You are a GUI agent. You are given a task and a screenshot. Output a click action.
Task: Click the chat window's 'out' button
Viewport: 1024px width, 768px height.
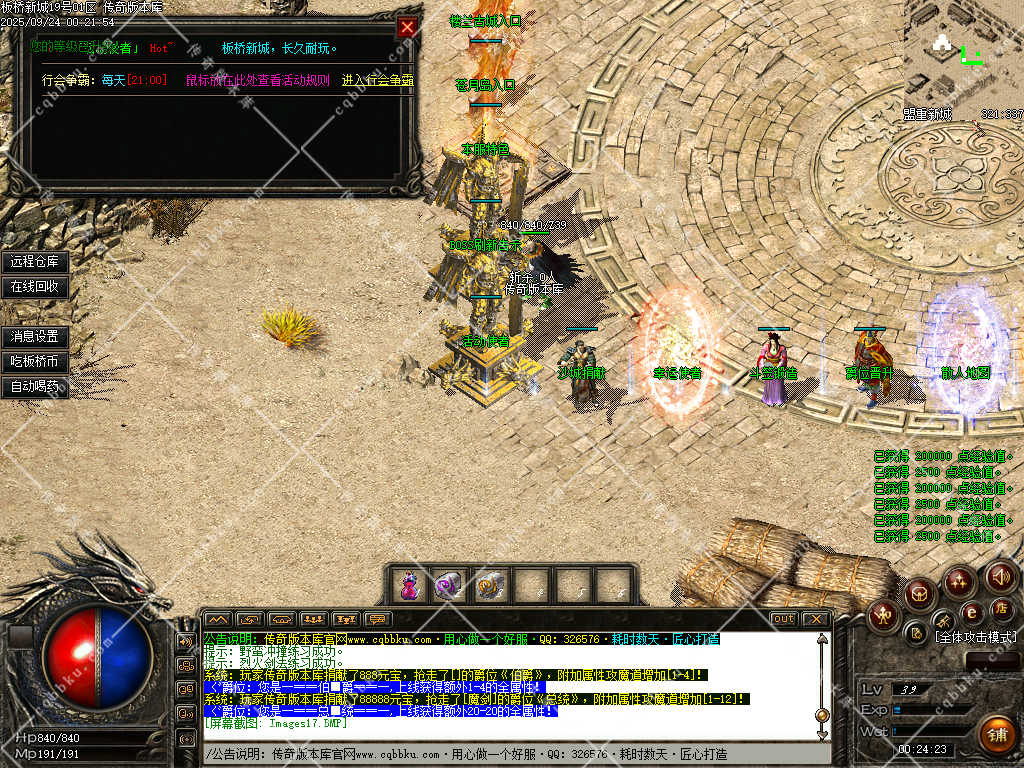click(x=784, y=619)
